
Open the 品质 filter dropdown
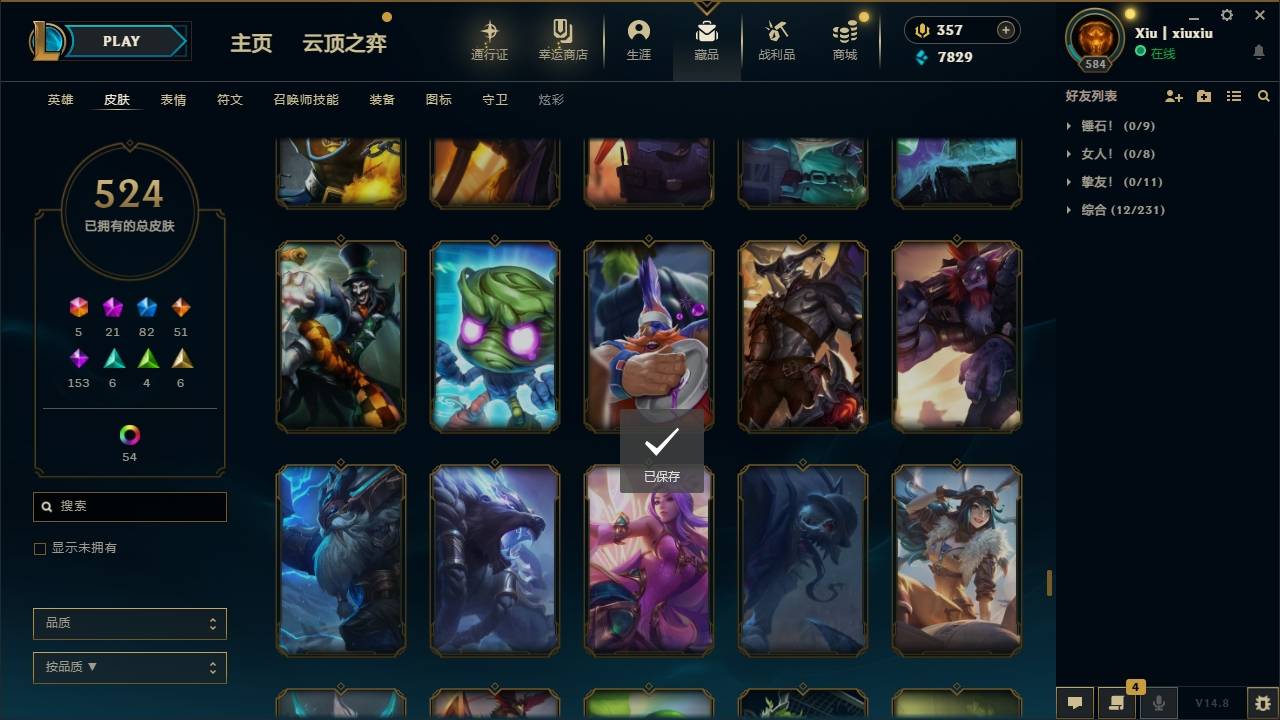pos(129,623)
